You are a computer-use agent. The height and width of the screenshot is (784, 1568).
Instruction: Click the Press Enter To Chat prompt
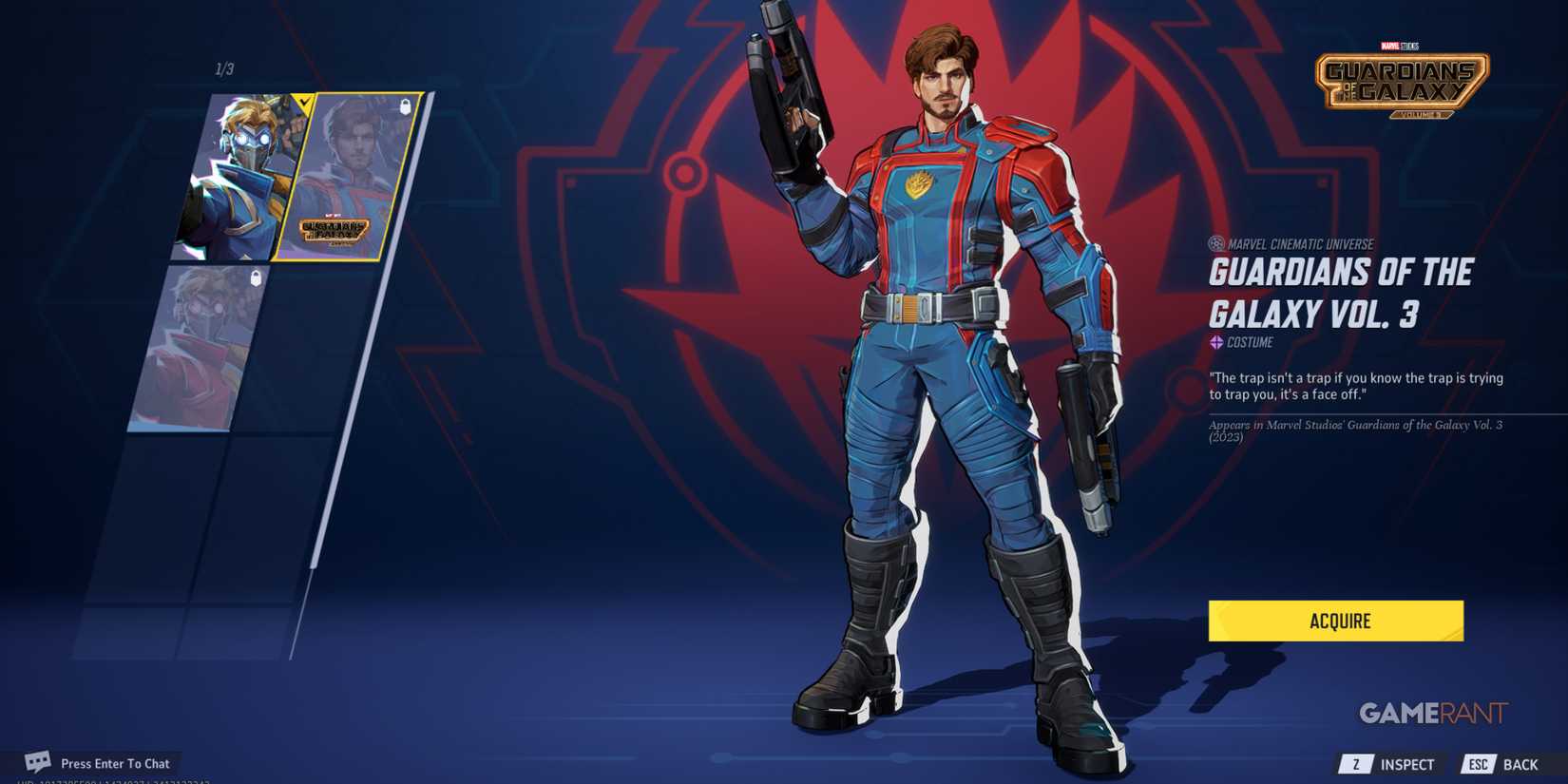point(114,762)
